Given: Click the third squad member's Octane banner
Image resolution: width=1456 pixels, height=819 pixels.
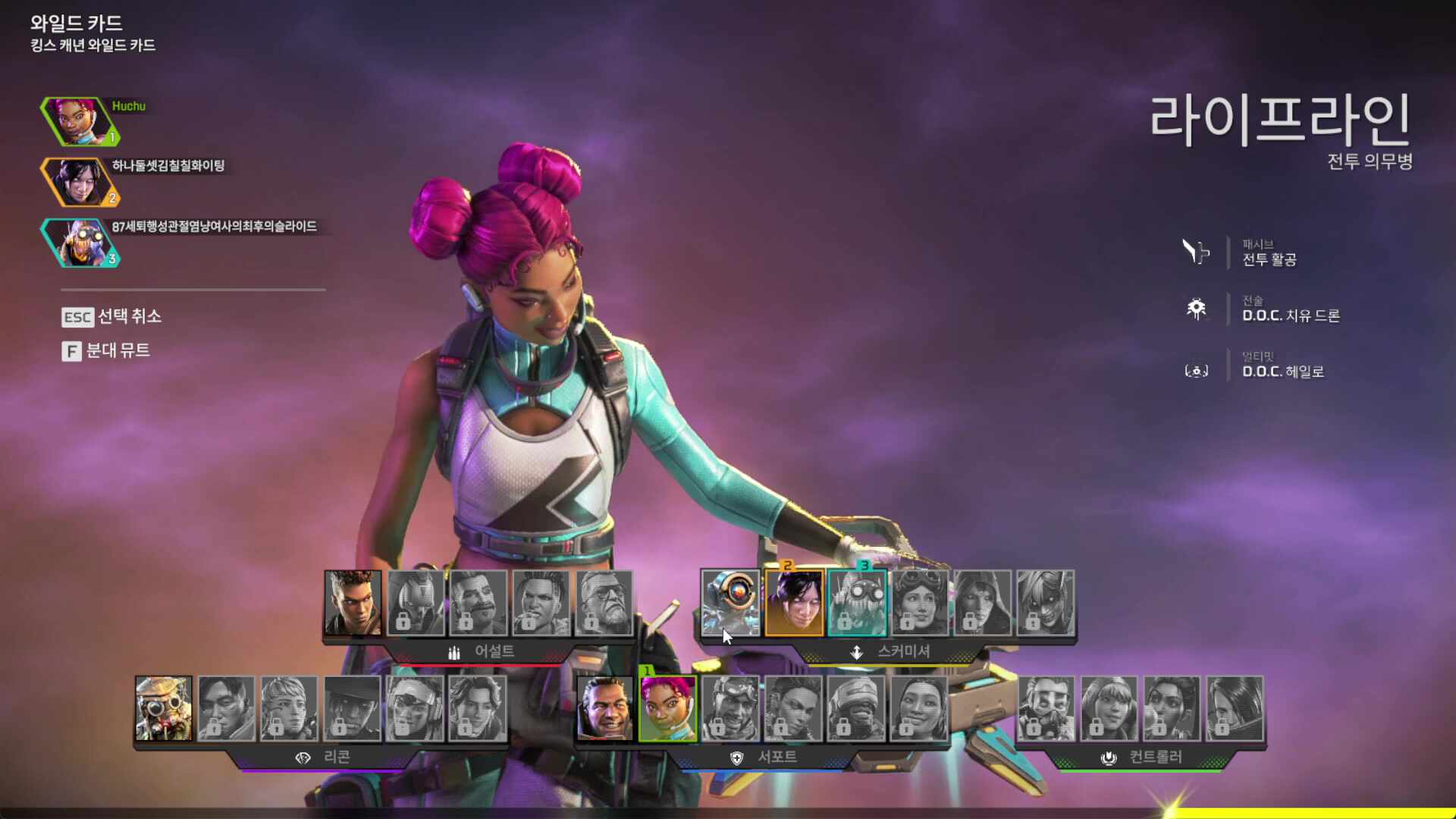Looking at the screenshot, I should coord(80,243).
